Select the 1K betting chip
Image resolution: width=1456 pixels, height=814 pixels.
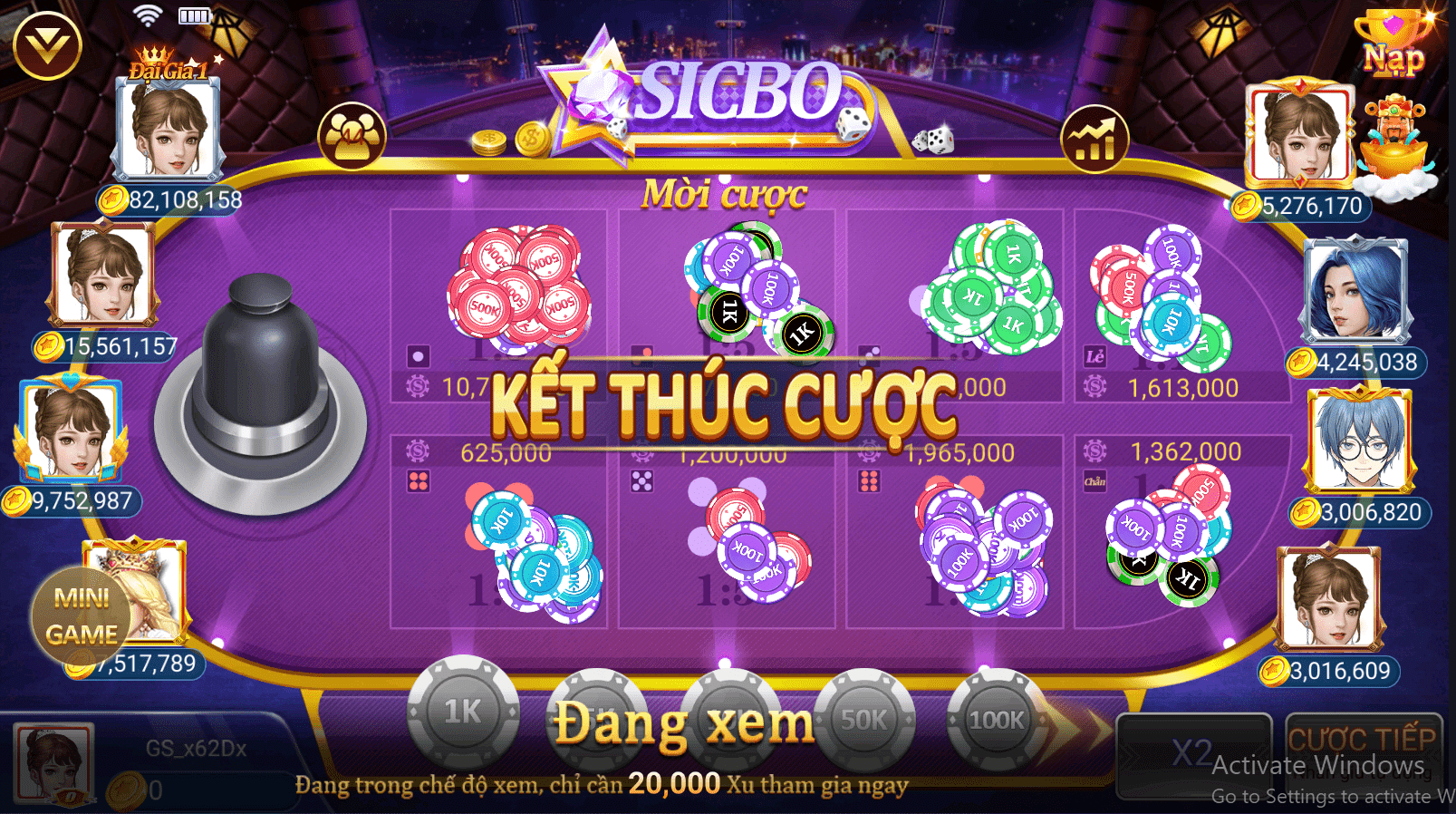click(x=464, y=715)
